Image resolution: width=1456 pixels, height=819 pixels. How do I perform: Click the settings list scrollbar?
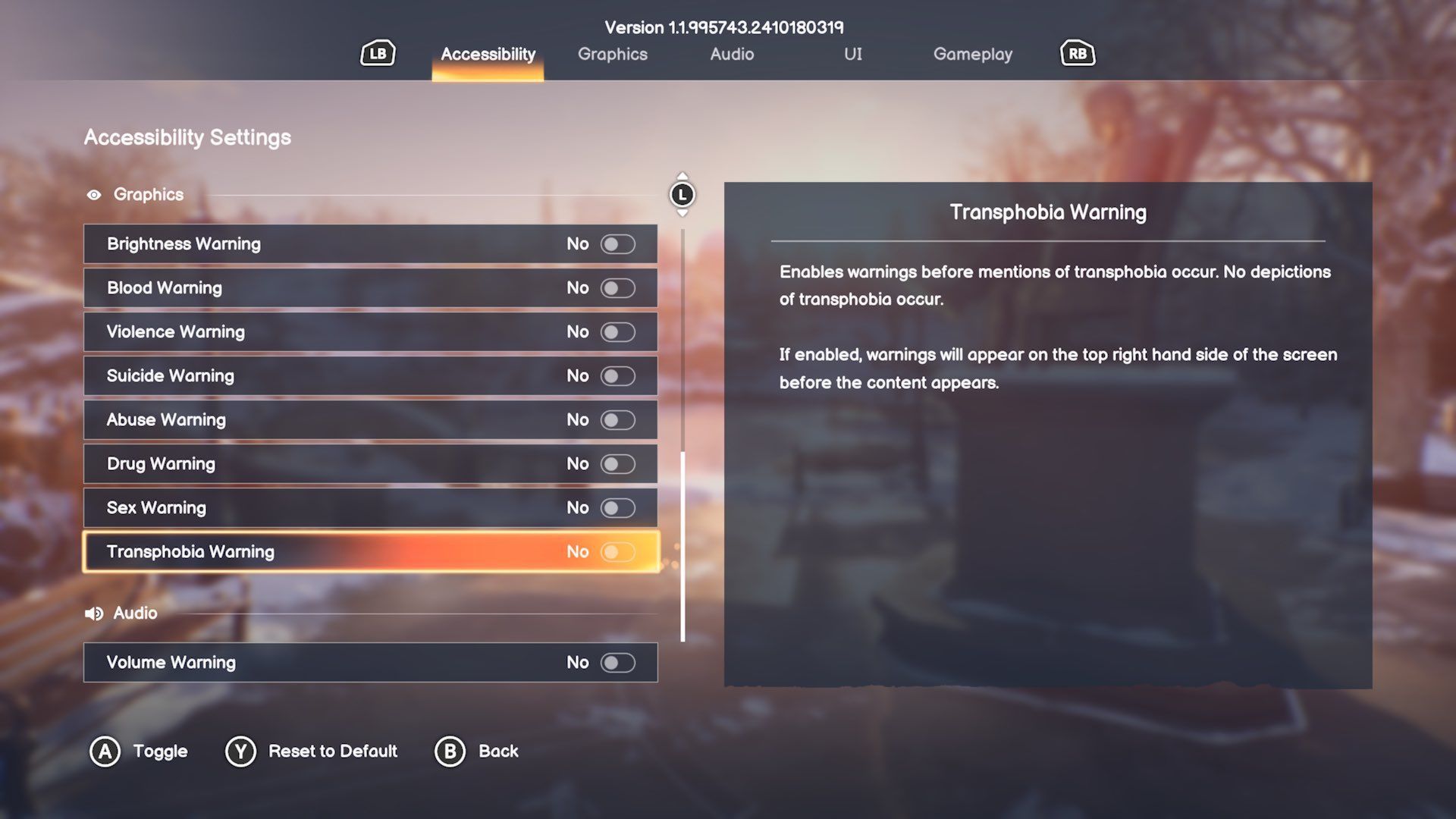tap(682, 546)
